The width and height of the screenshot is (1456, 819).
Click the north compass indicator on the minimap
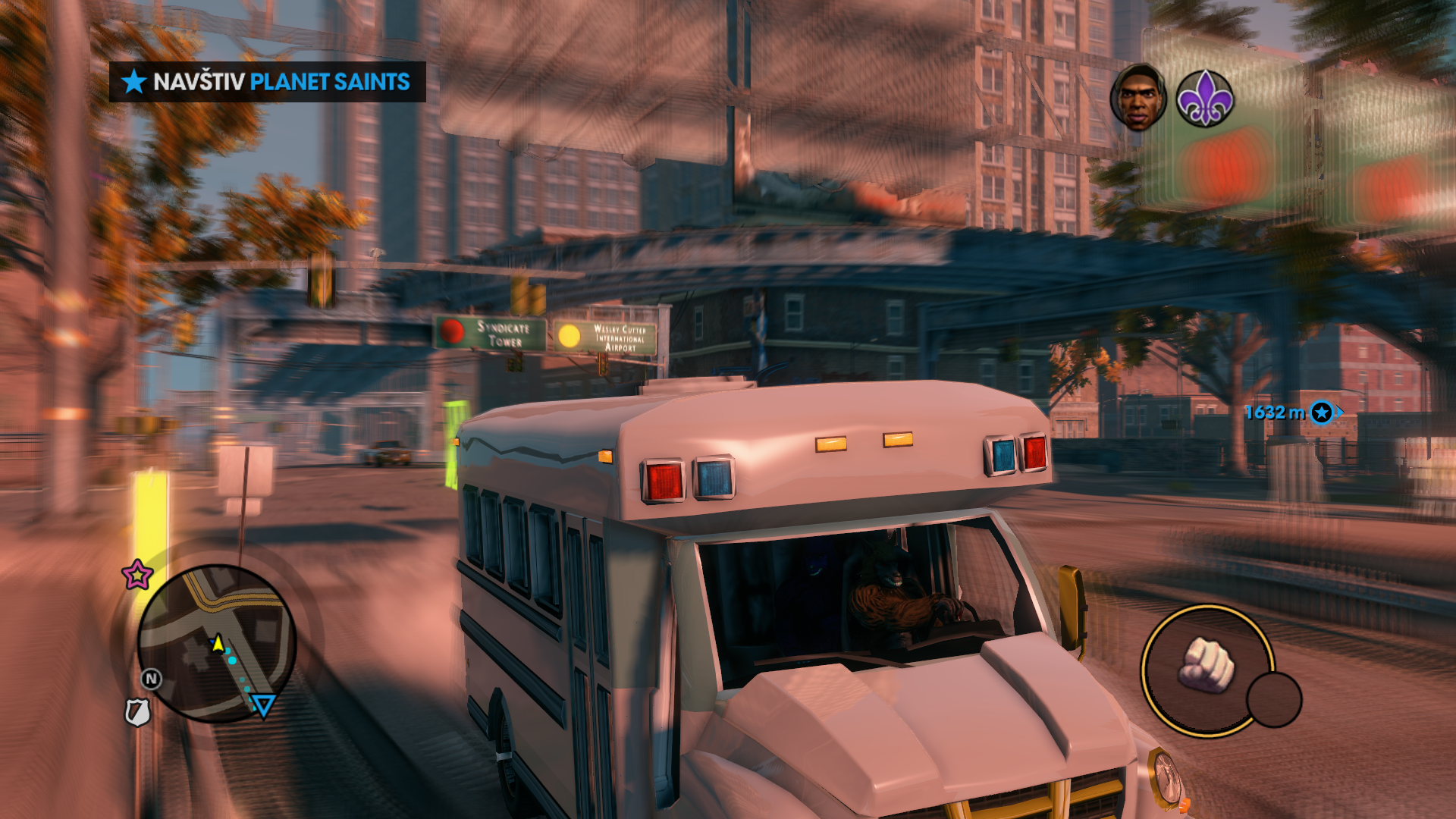coord(151,679)
